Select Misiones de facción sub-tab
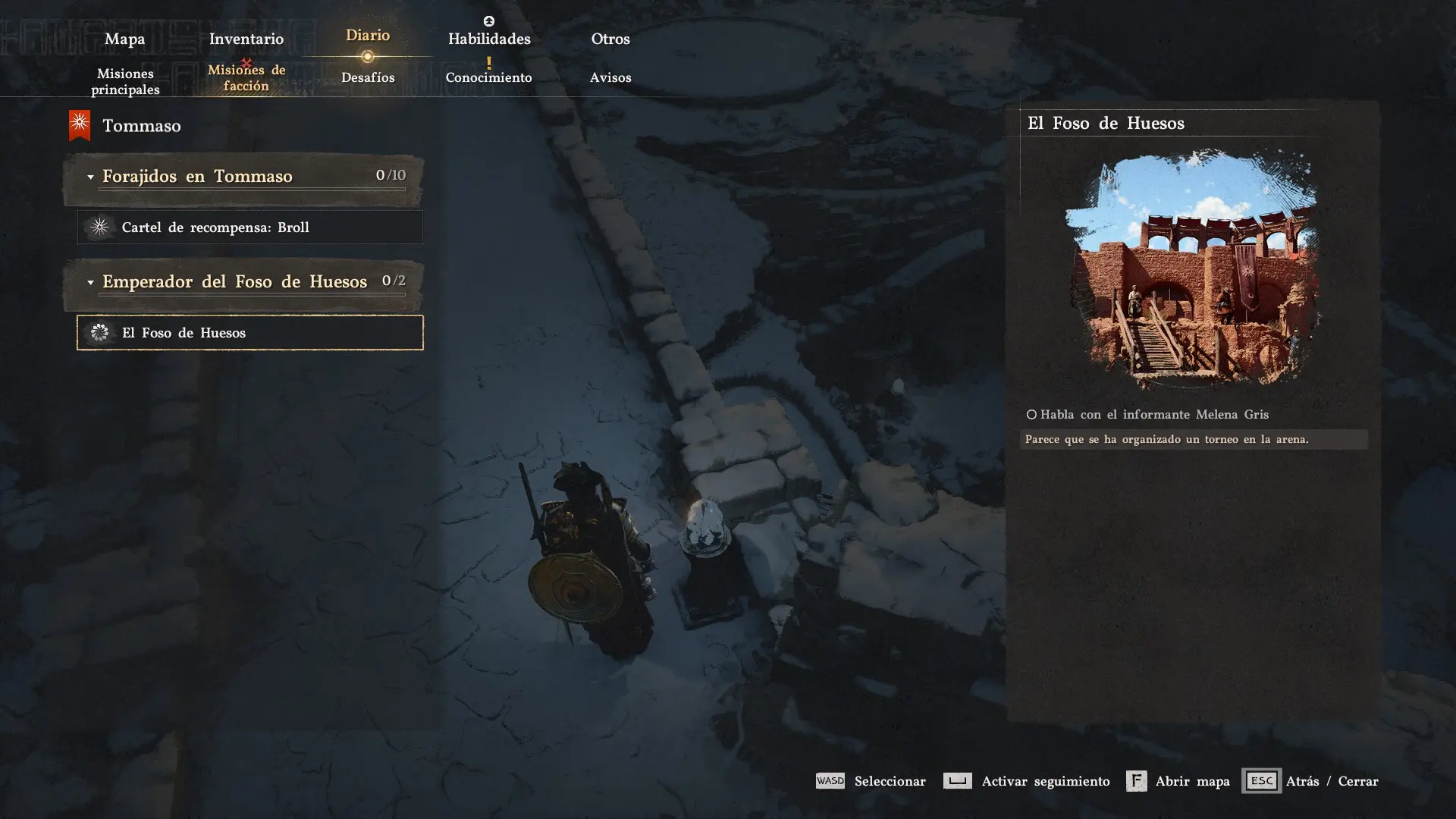The width and height of the screenshot is (1456, 819). 246,77
